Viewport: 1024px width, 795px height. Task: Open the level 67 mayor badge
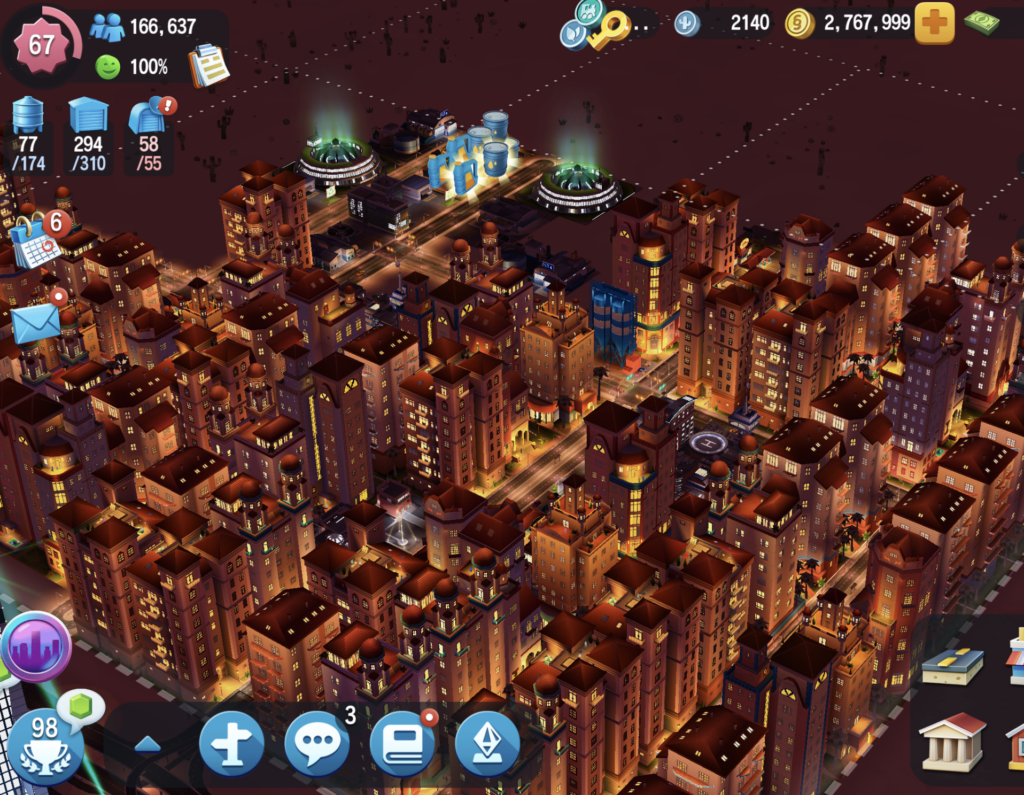(x=41, y=45)
